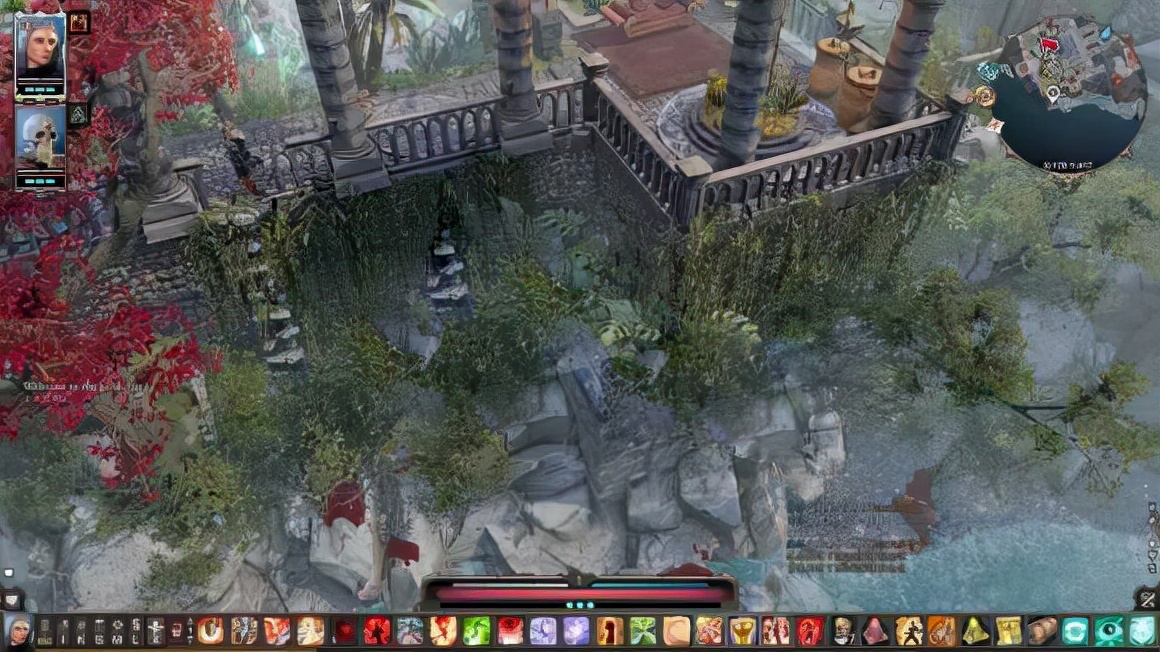Use the rolled scroll hotbar item
Image resolution: width=1160 pixels, height=652 pixels.
coord(1042,631)
